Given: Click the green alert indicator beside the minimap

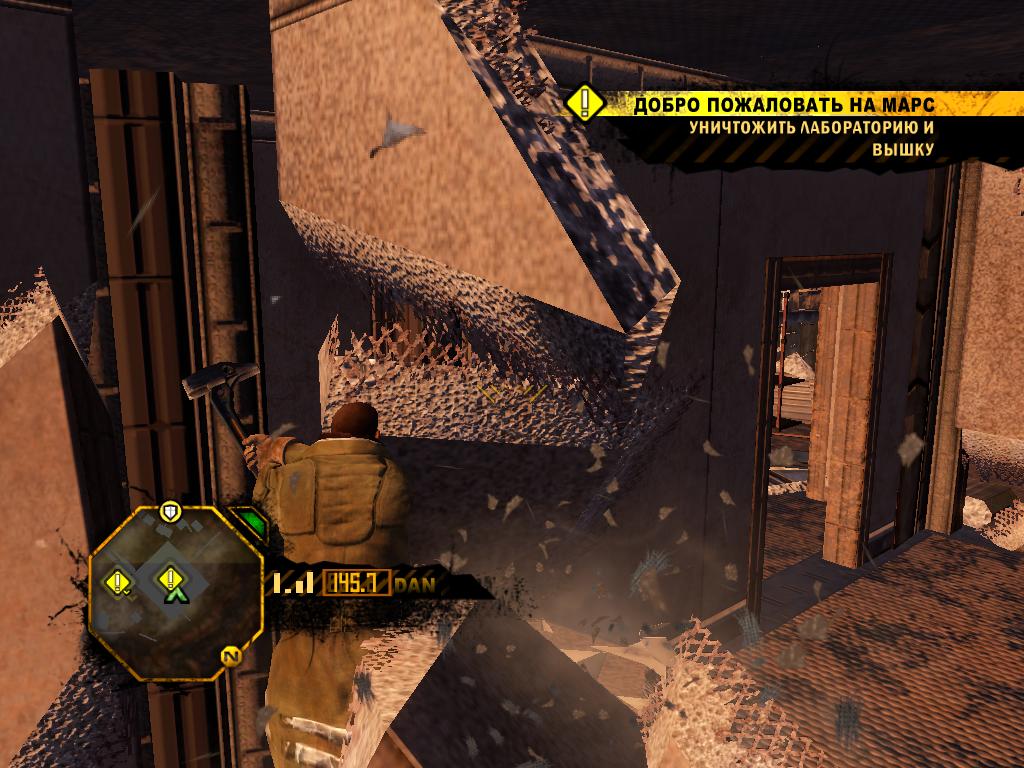Looking at the screenshot, I should 250,523.
